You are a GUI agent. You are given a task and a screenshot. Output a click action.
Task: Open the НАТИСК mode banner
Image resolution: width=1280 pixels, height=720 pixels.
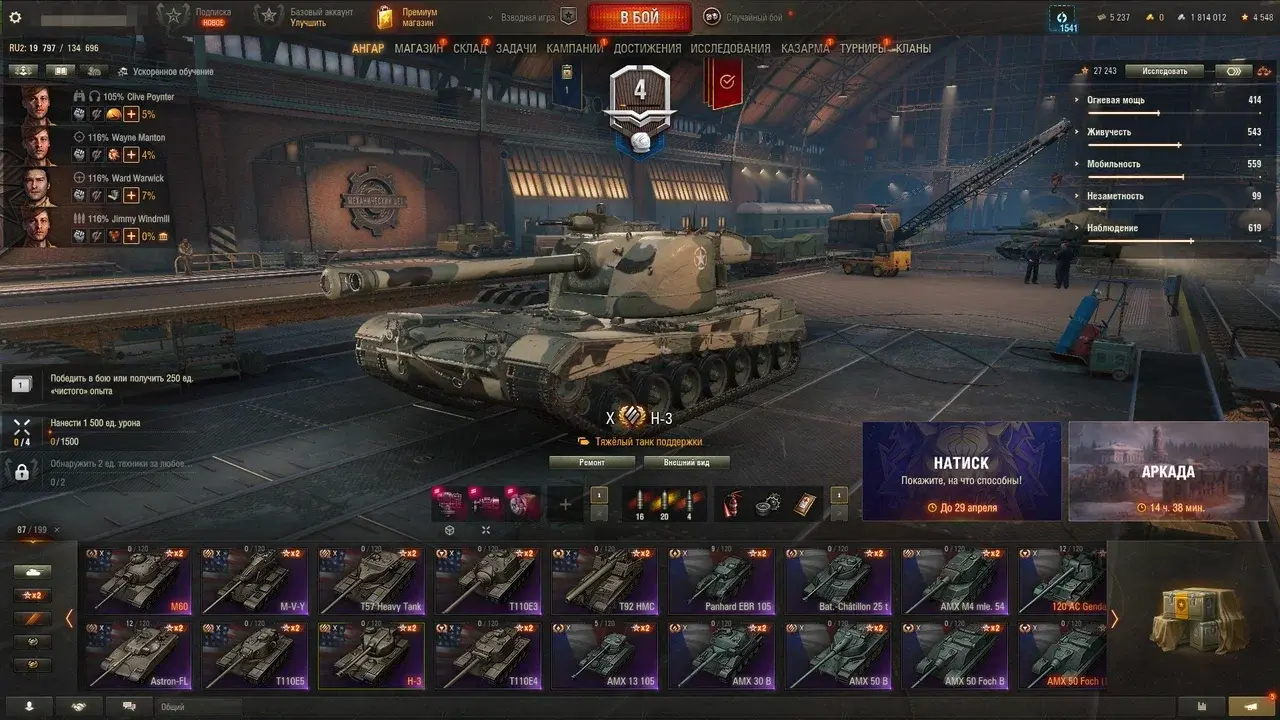(961, 471)
